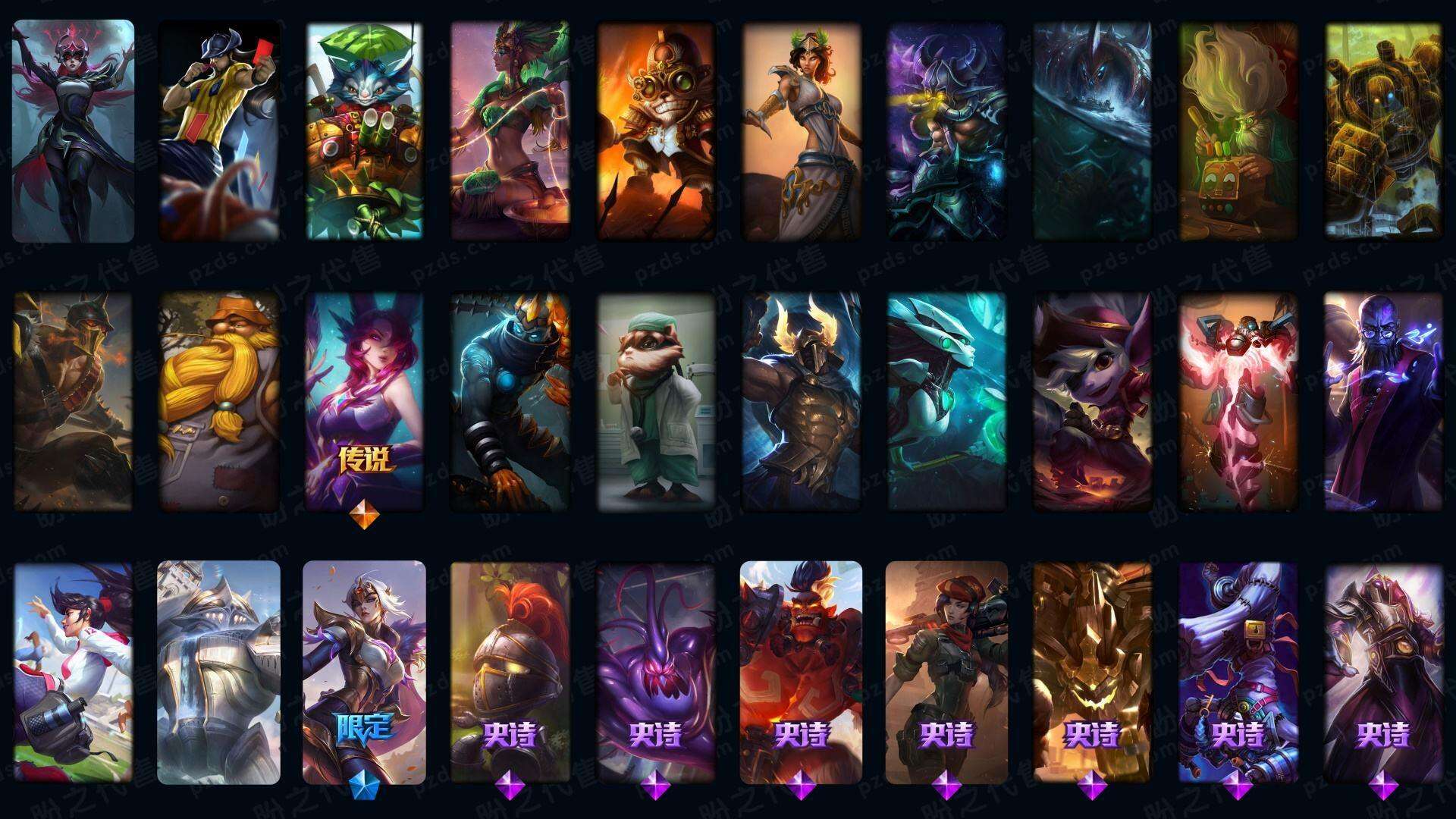Select the hamster doctor in white coat
This screenshot has width=1456, height=819.
click(x=656, y=400)
